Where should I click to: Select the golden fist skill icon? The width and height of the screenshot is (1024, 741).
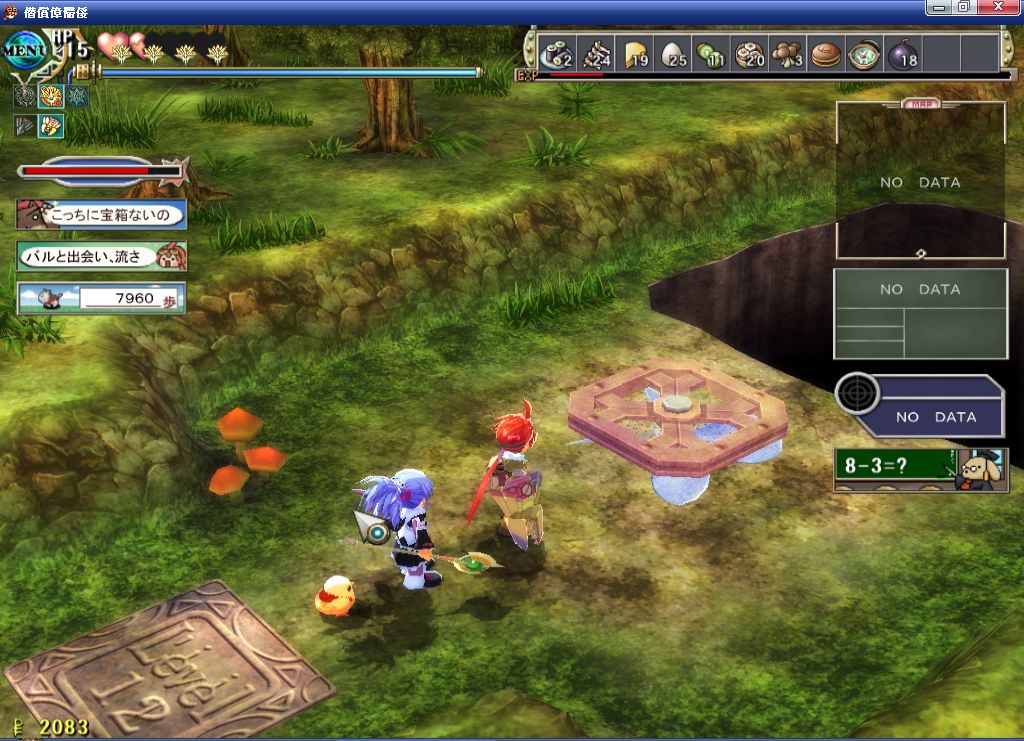[49, 126]
